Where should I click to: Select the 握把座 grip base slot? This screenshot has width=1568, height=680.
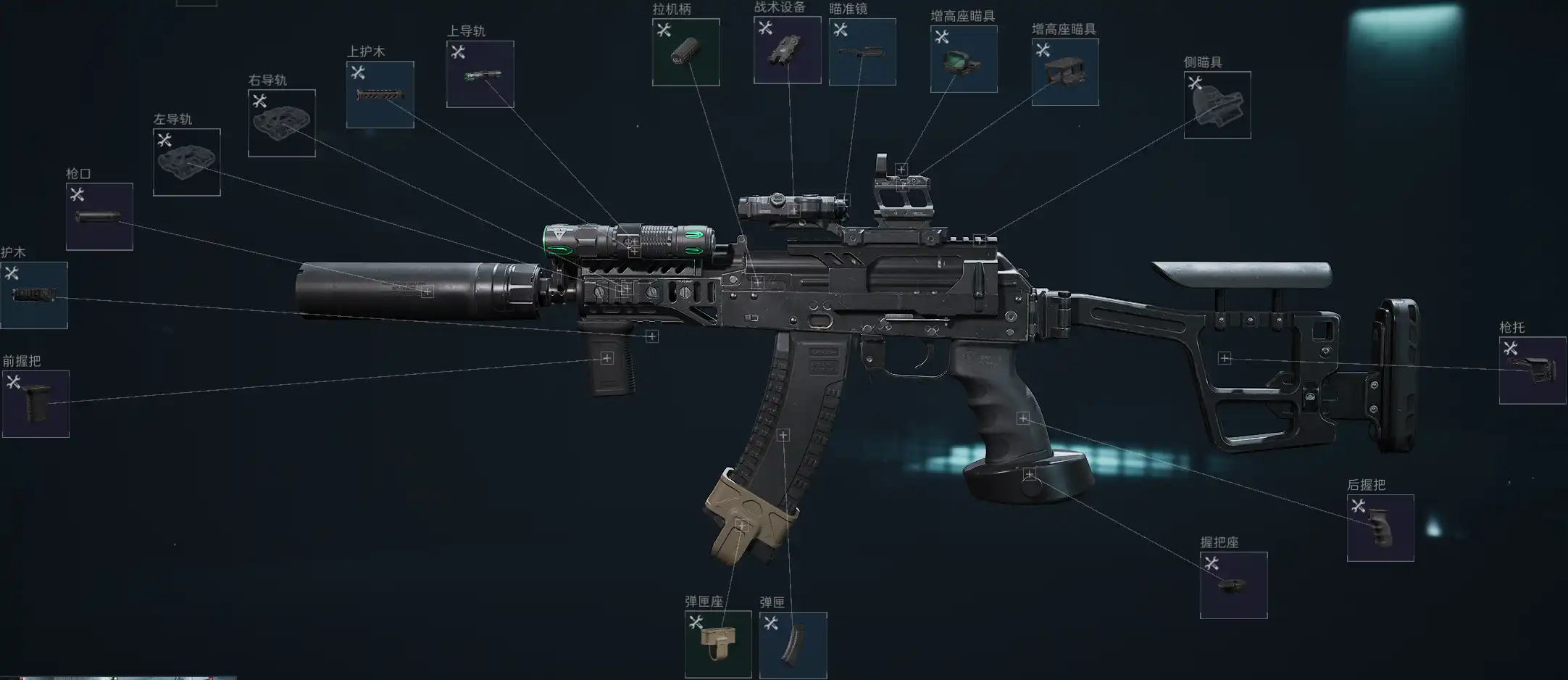(x=1233, y=585)
